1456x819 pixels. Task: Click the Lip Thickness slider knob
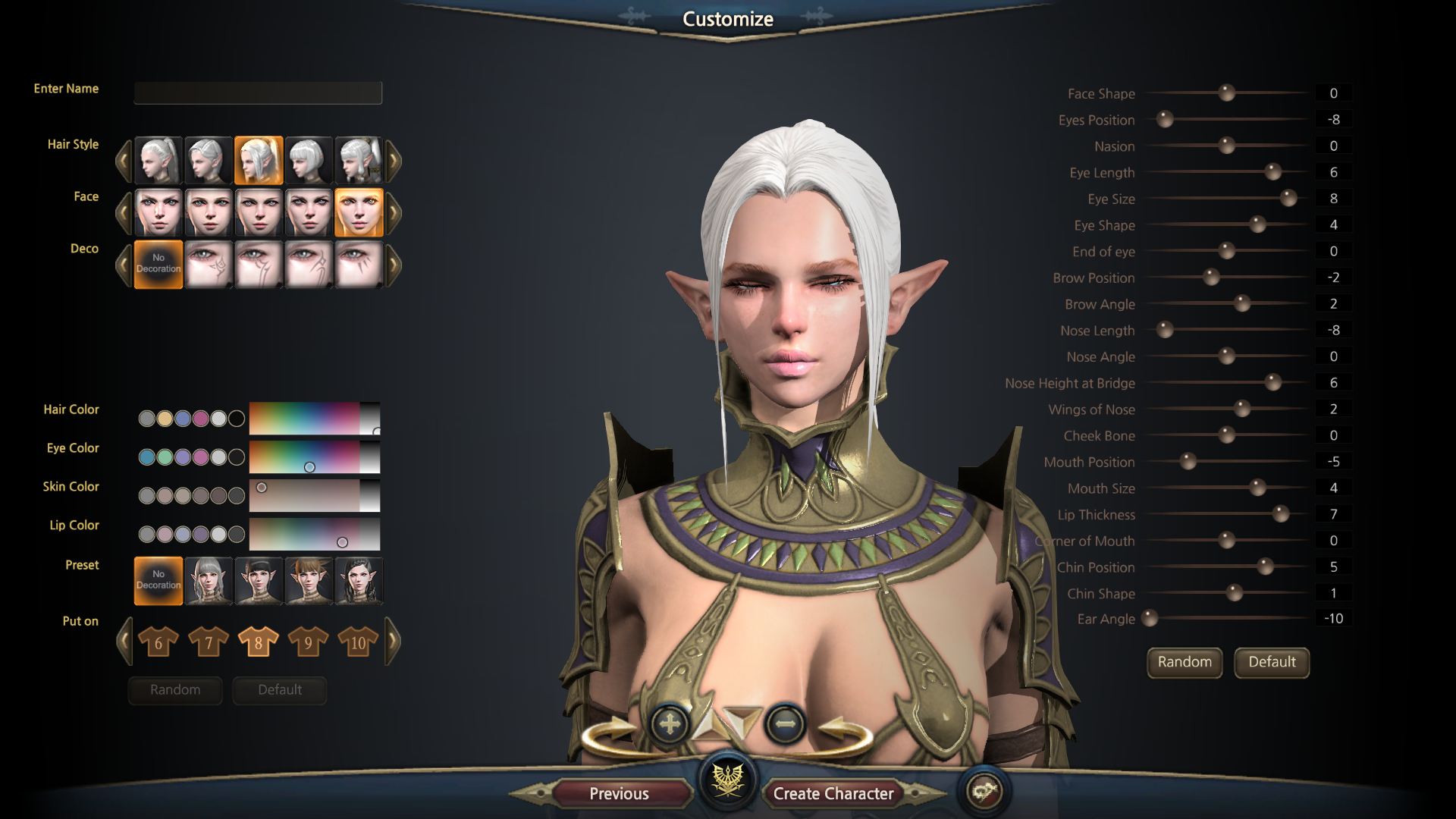(x=1281, y=514)
